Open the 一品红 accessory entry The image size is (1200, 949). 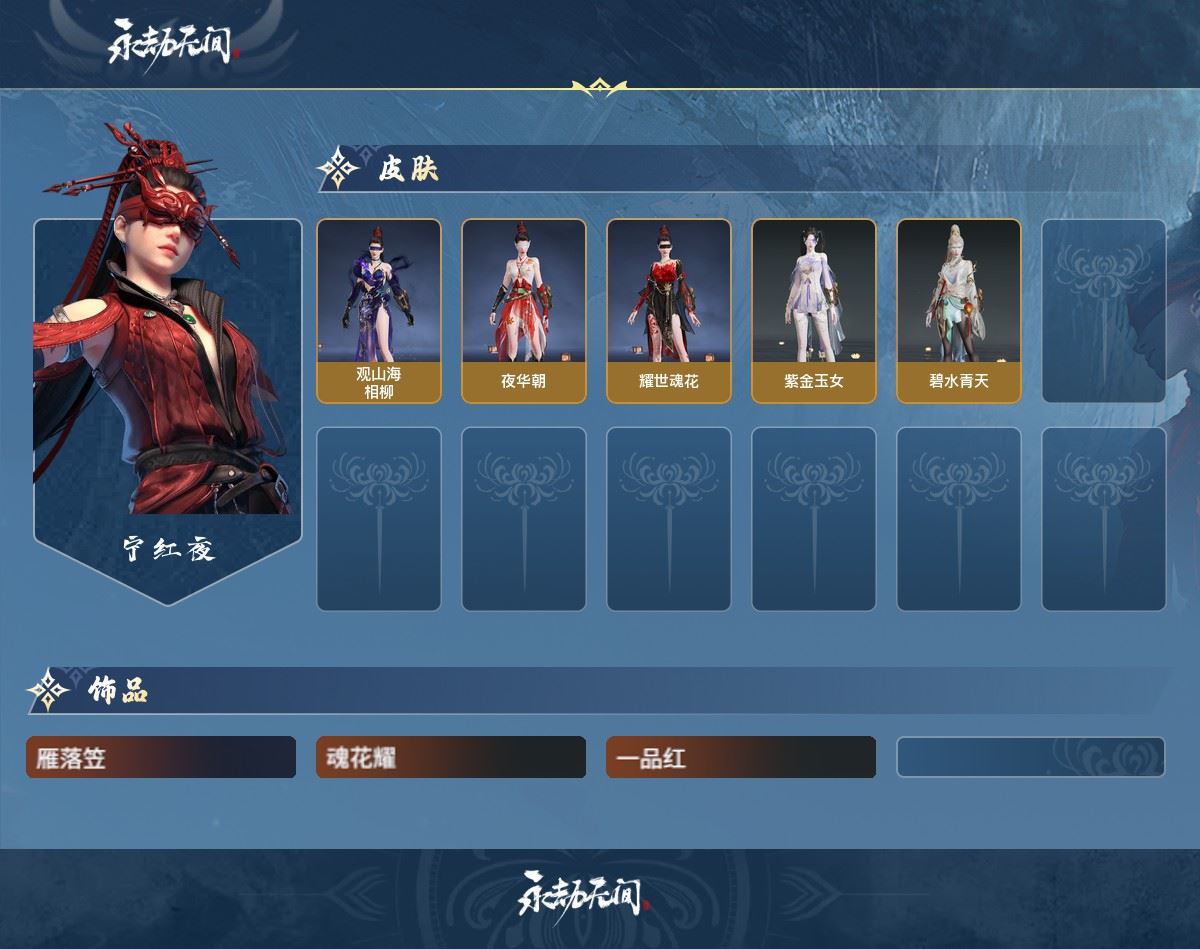click(x=741, y=758)
